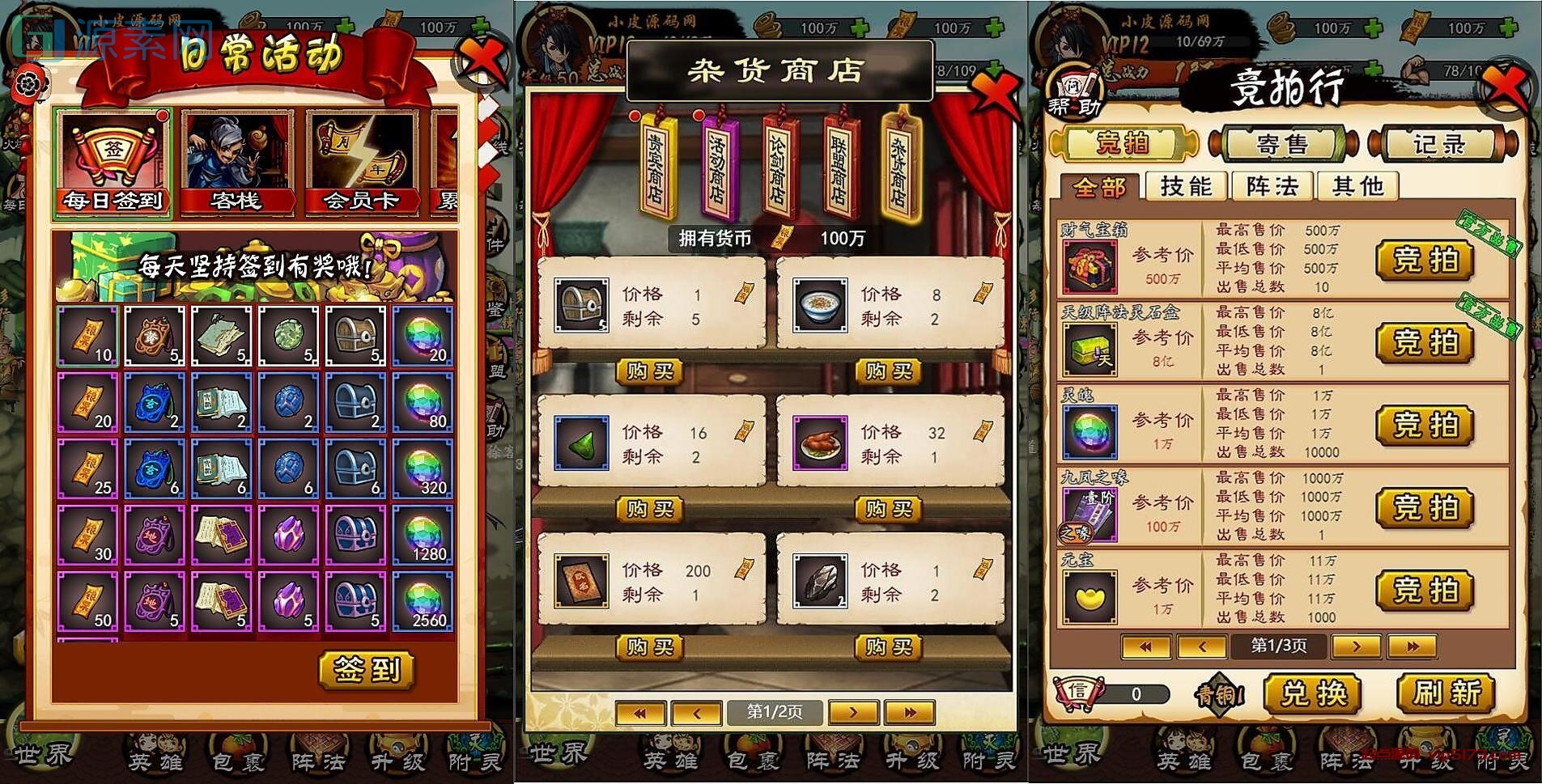Image resolution: width=1542 pixels, height=784 pixels.
Task: Click the 财气宝箱 item thumbnail
Action: coord(1089,267)
